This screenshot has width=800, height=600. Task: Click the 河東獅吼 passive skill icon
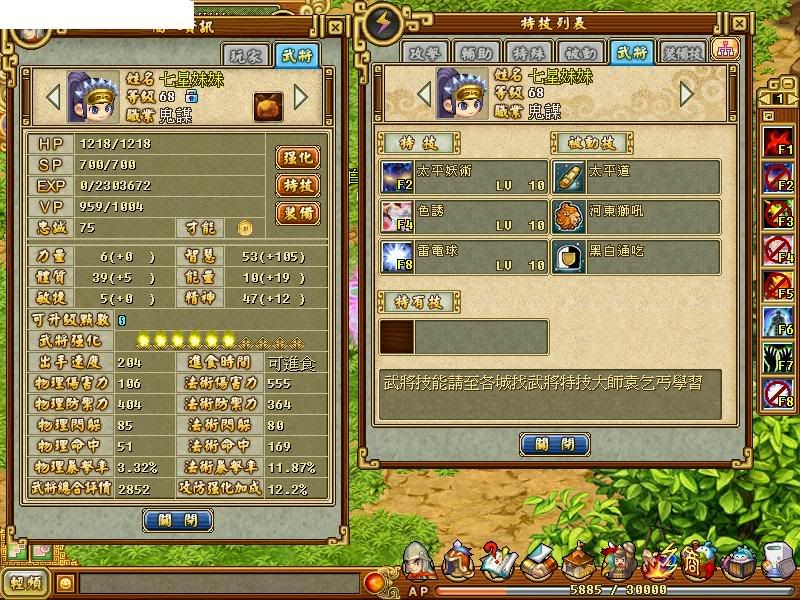click(x=569, y=216)
